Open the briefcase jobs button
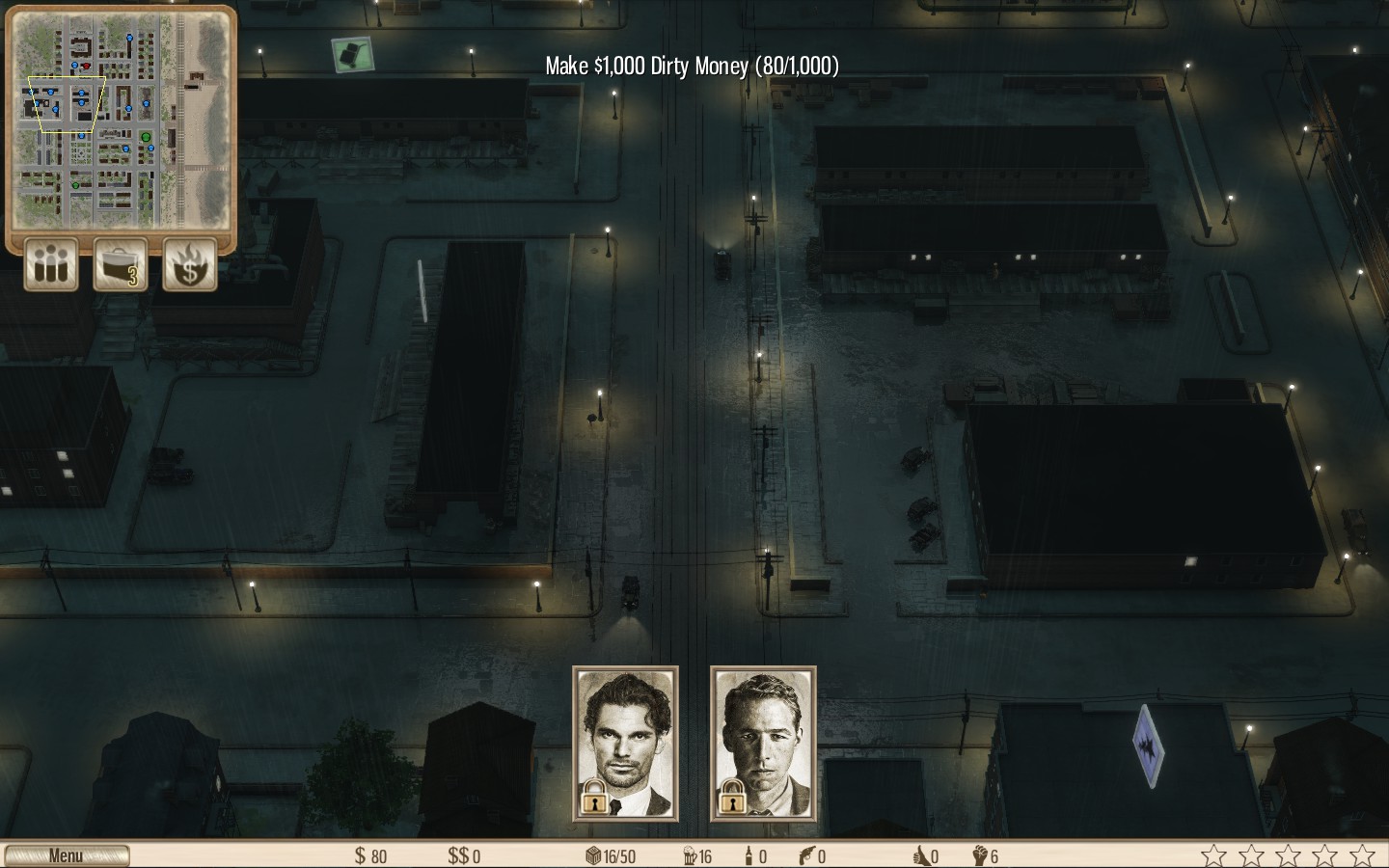This screenshot has width=1389, height=868. pyautogui.click(x=121, y=263)
